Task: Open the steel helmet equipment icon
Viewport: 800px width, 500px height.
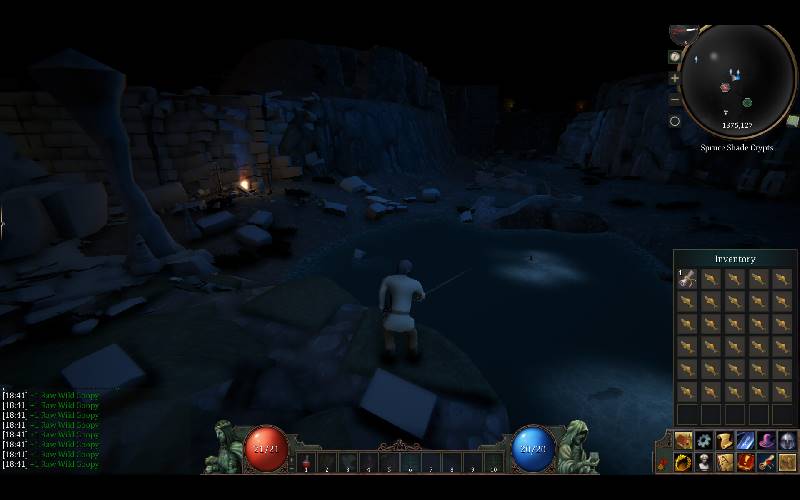Action: point(787,441)
